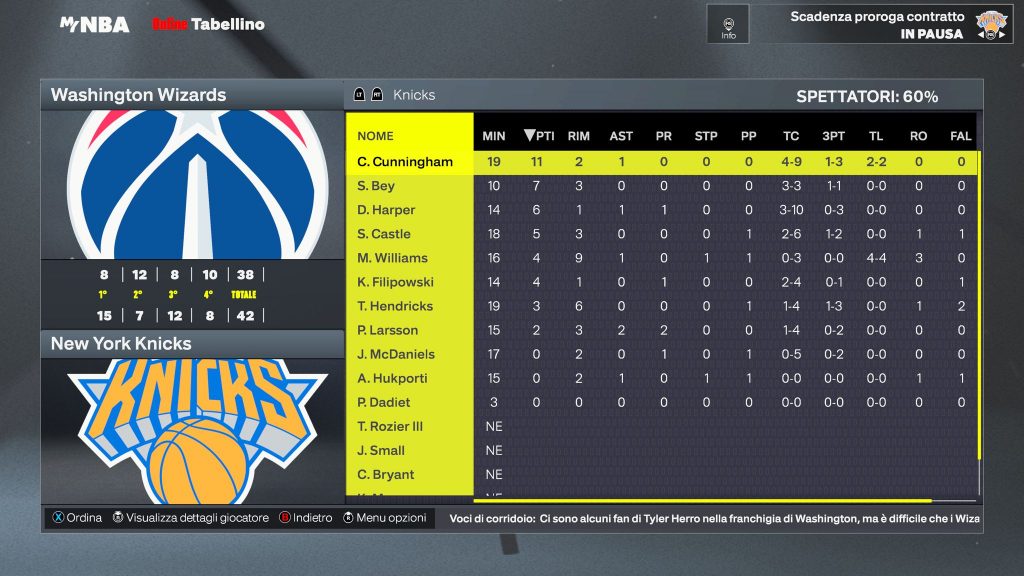Viewport: 1024px width, 576px height.
Task: Select S. Castle's row
Action: point(384,234)
